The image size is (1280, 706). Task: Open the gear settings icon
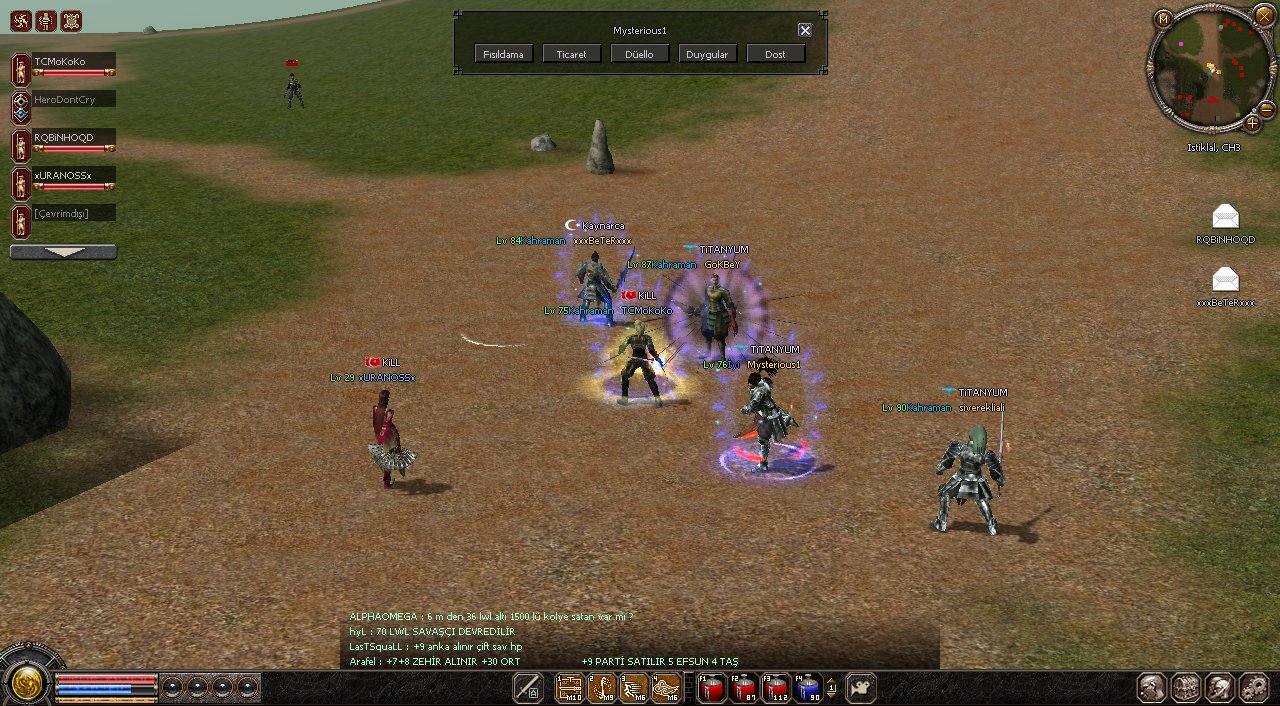(1253, 687)
